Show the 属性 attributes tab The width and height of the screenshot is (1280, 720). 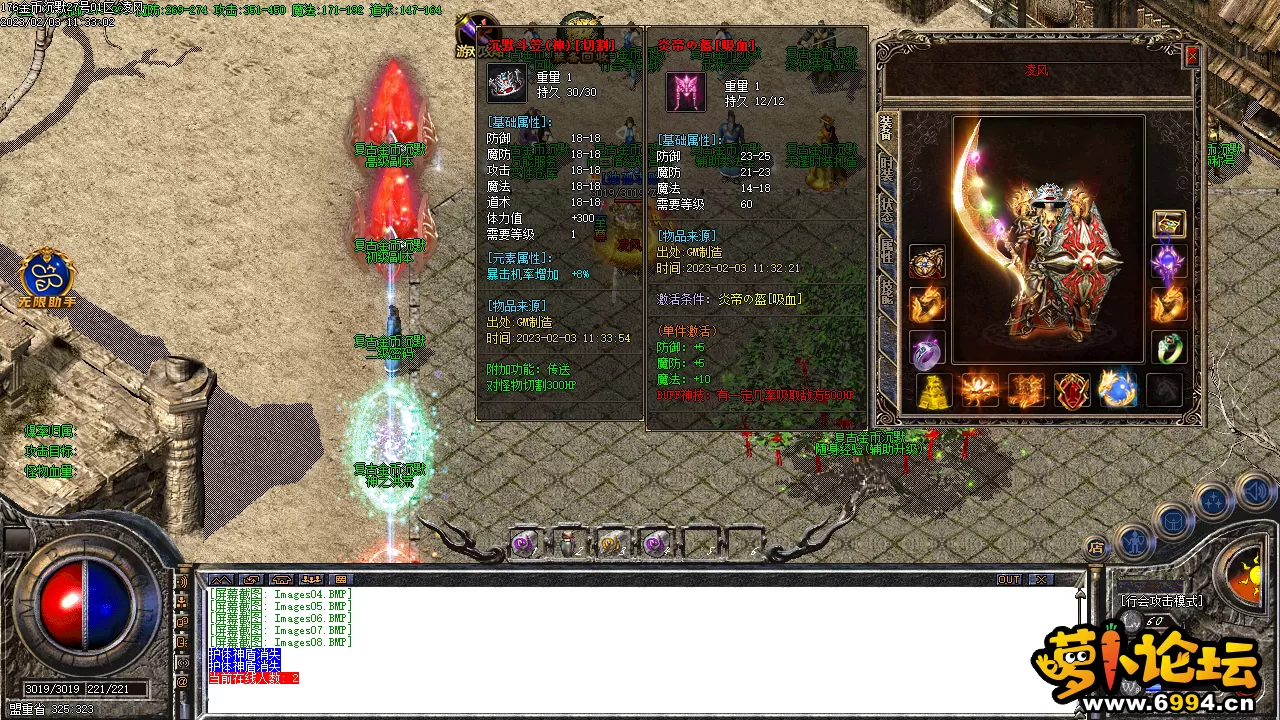(887, 251)
